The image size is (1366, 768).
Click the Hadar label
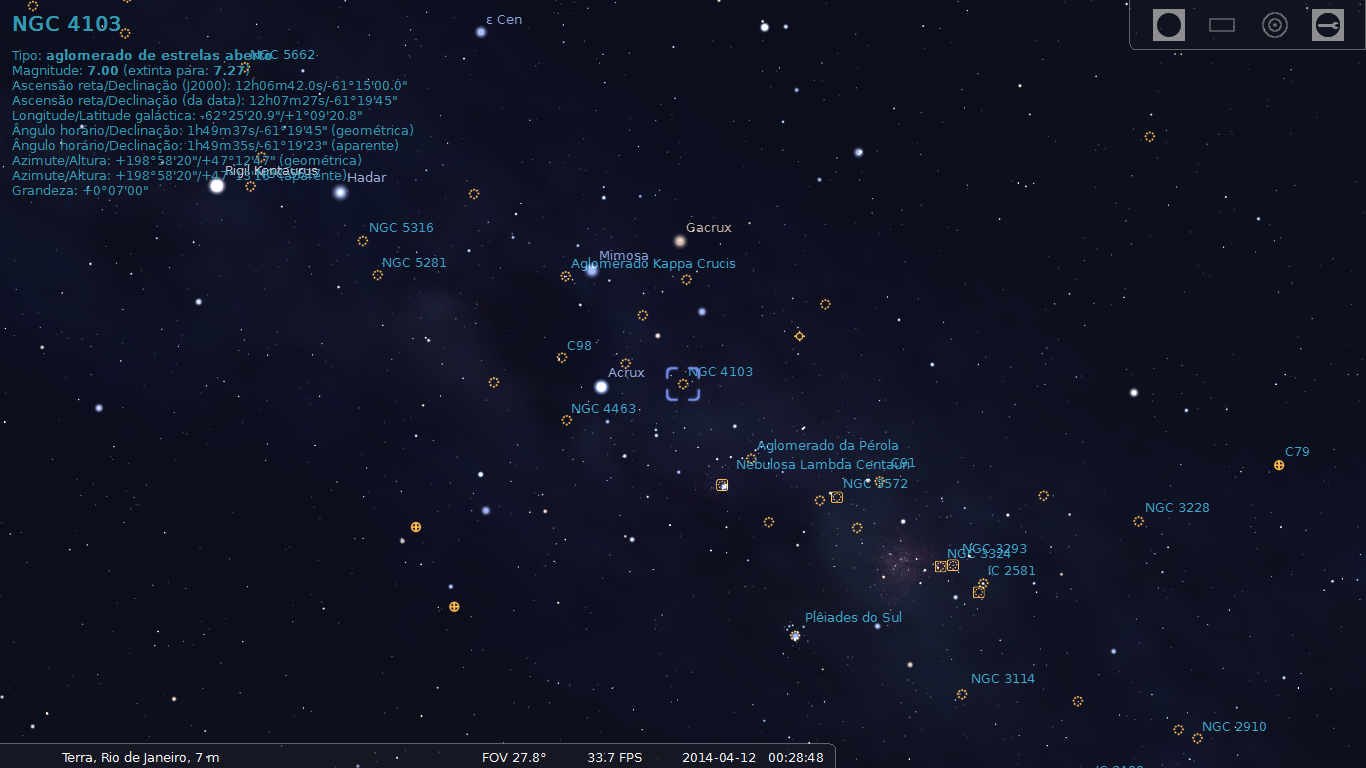[366, 178]
